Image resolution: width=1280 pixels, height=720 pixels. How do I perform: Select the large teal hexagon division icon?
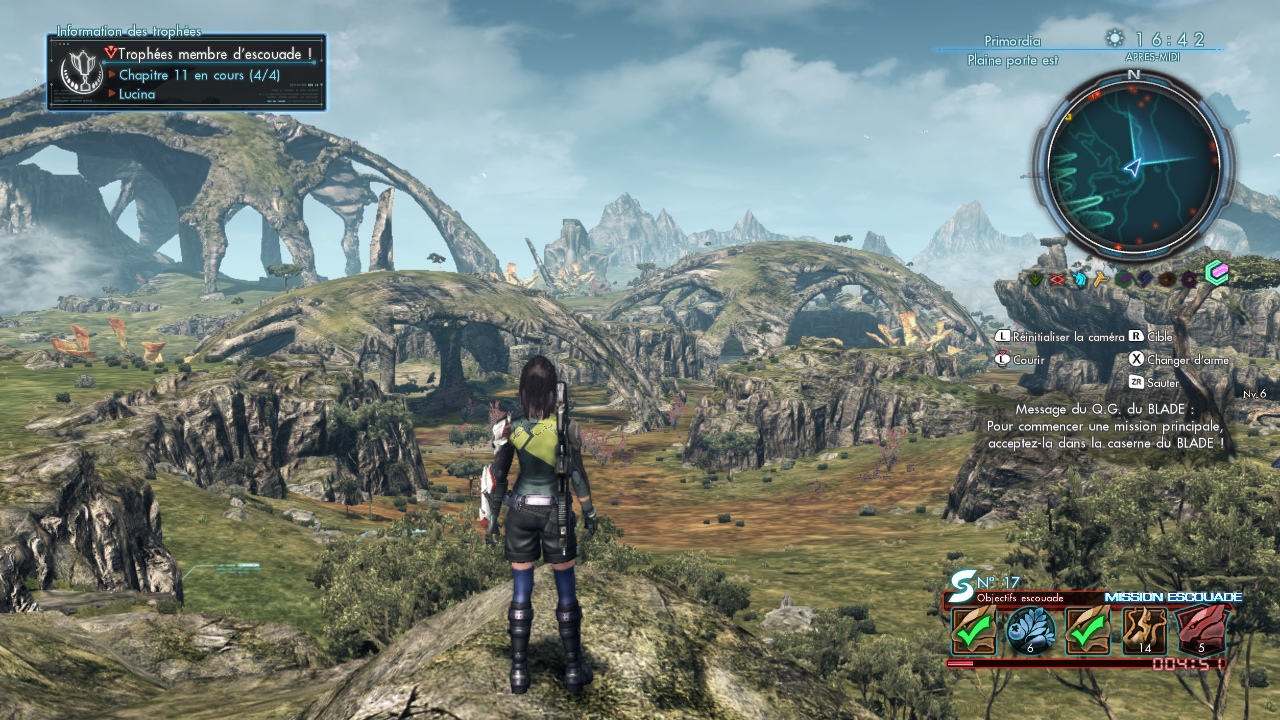1216,272
